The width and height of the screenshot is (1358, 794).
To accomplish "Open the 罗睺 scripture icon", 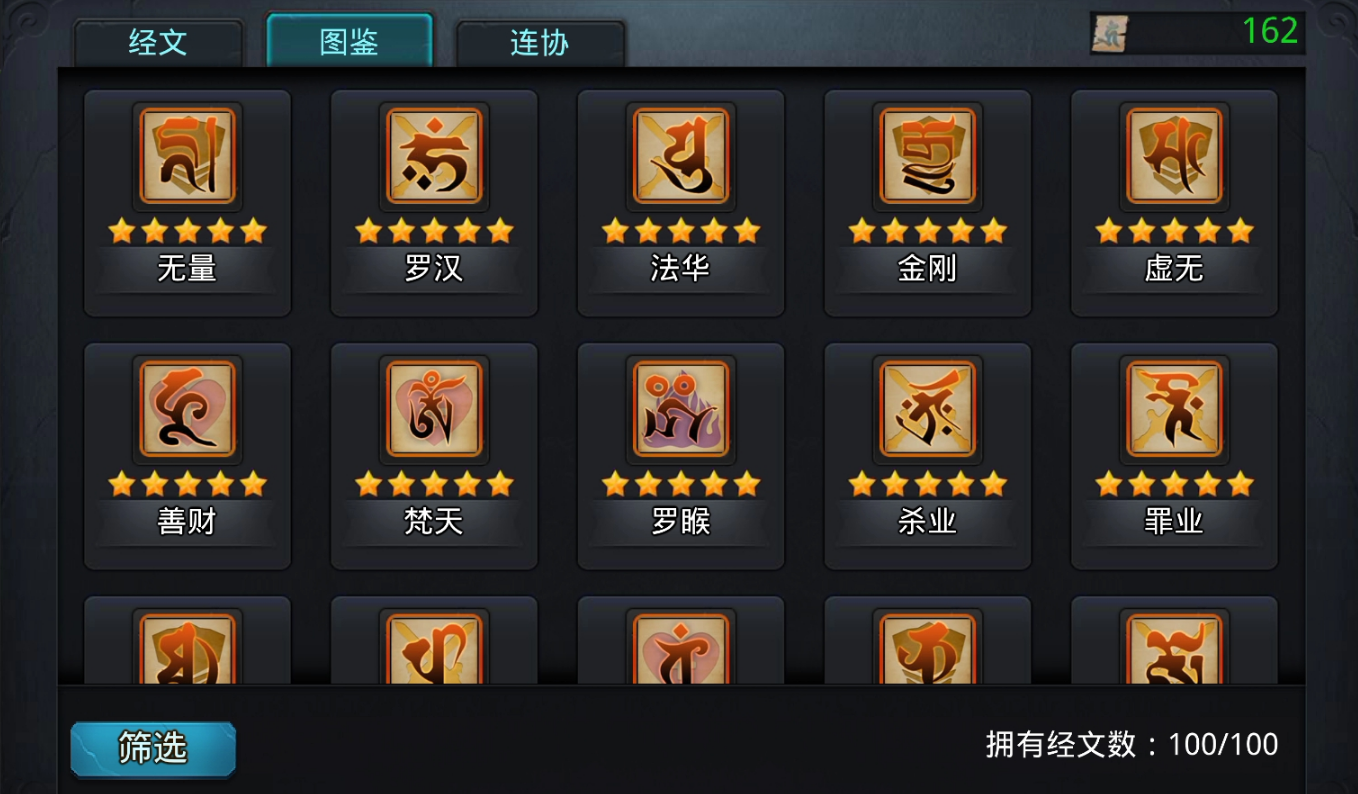I will pos(680,410).
